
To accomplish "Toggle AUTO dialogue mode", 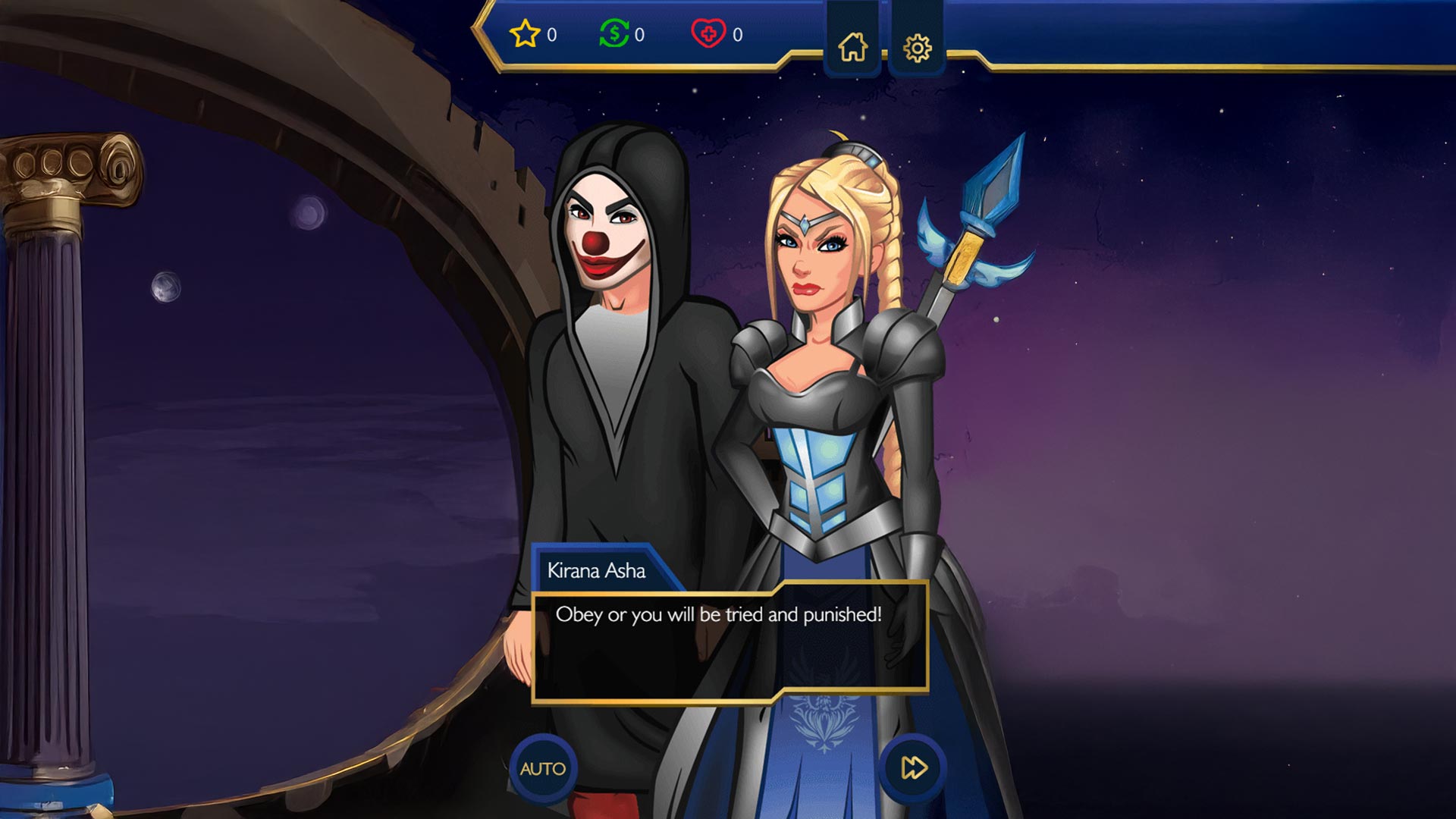I will coord(543,768).
